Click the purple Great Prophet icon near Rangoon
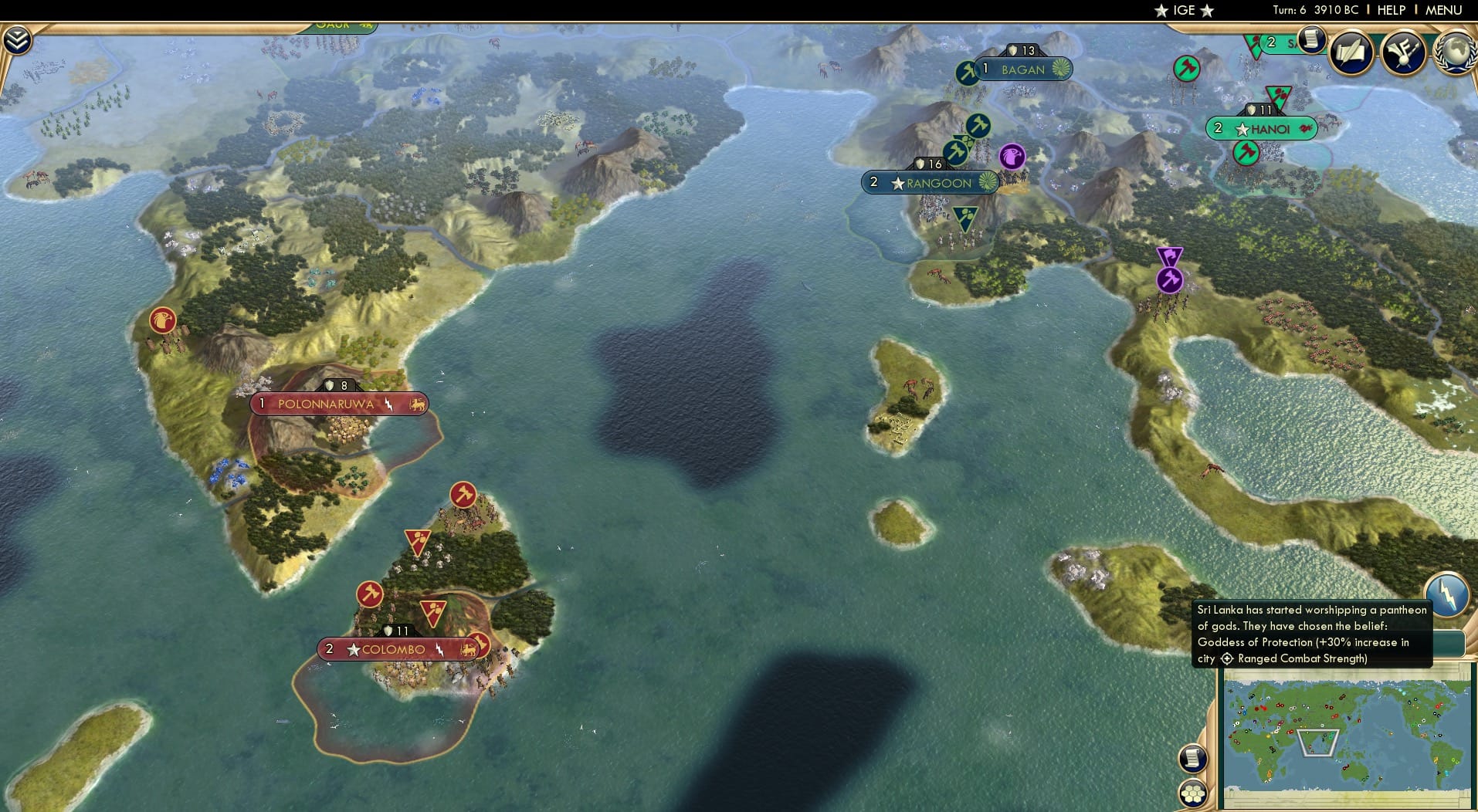 (1011, 157)
